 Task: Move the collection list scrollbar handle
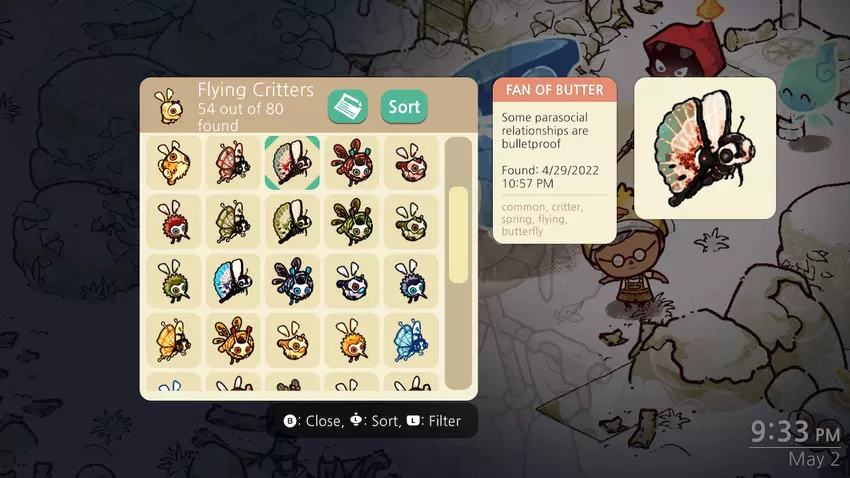pos(458,234)
